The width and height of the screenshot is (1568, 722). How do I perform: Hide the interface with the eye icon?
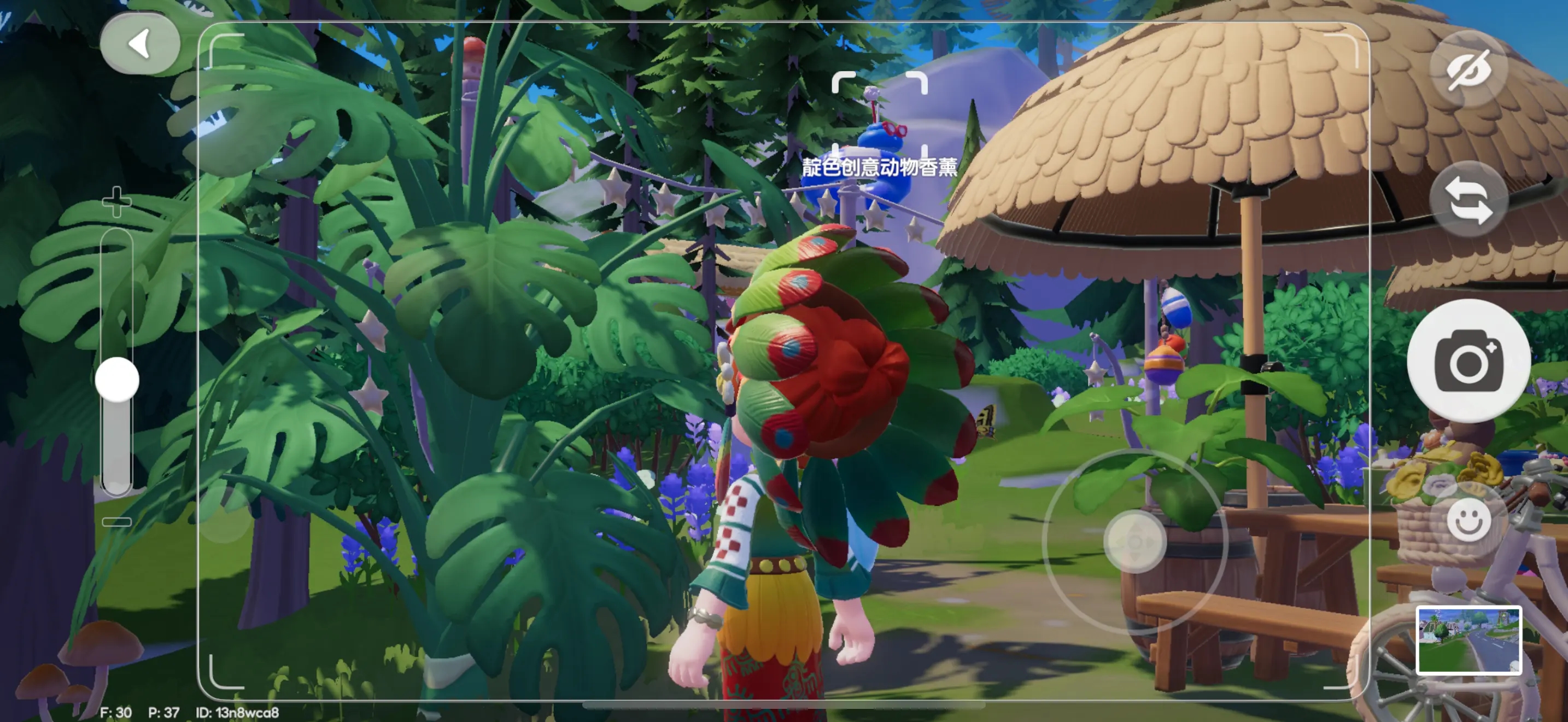(x=1468, y=69)
